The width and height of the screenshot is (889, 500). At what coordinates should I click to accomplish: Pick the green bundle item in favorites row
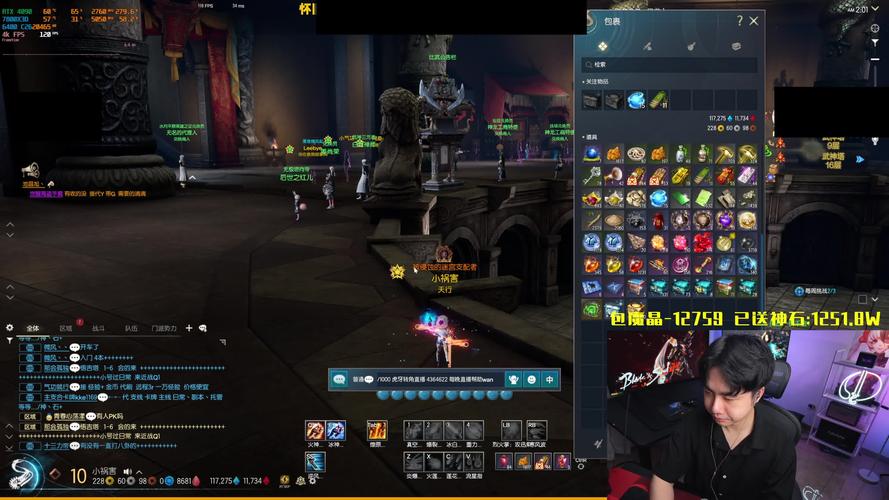click(x=658, y=100)
